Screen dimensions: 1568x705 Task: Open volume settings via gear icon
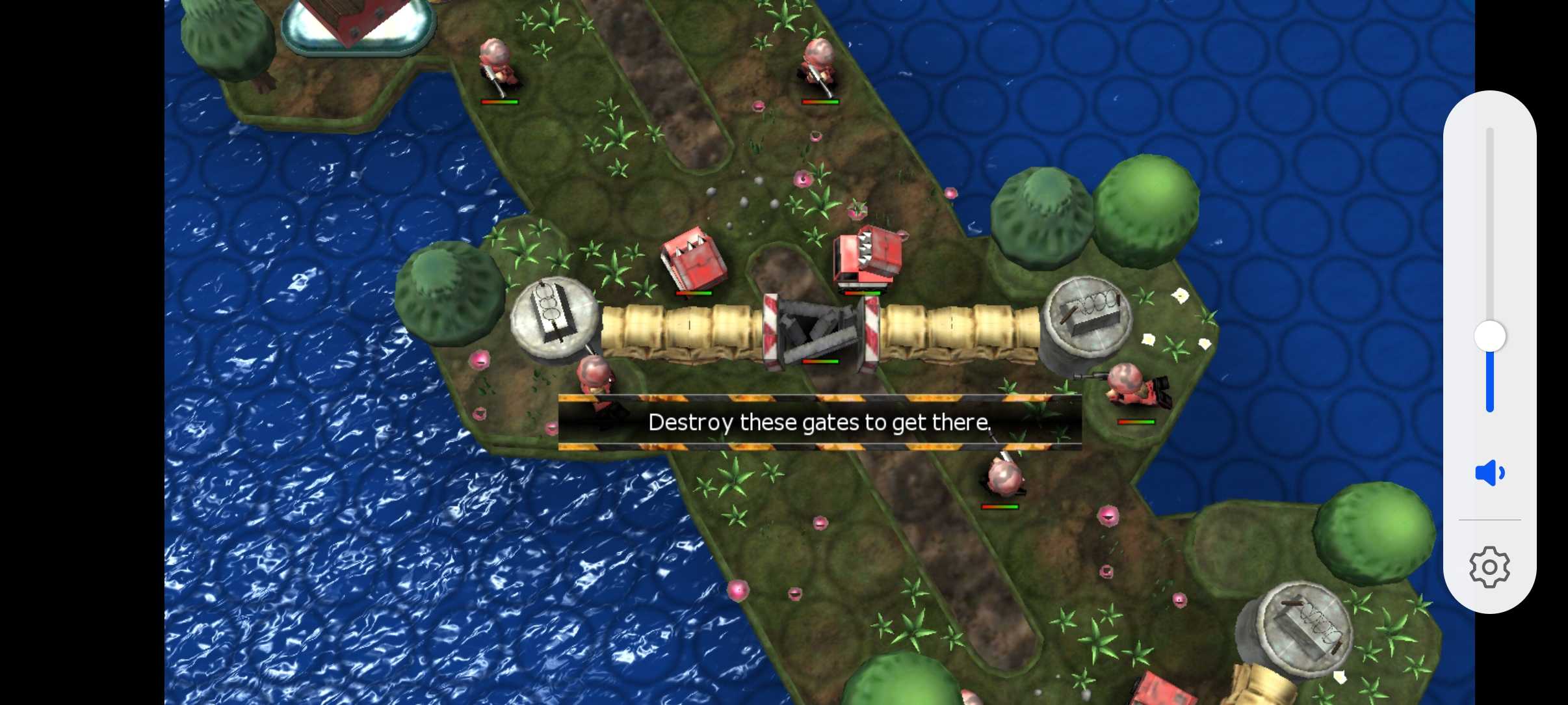coord(1489,567)
